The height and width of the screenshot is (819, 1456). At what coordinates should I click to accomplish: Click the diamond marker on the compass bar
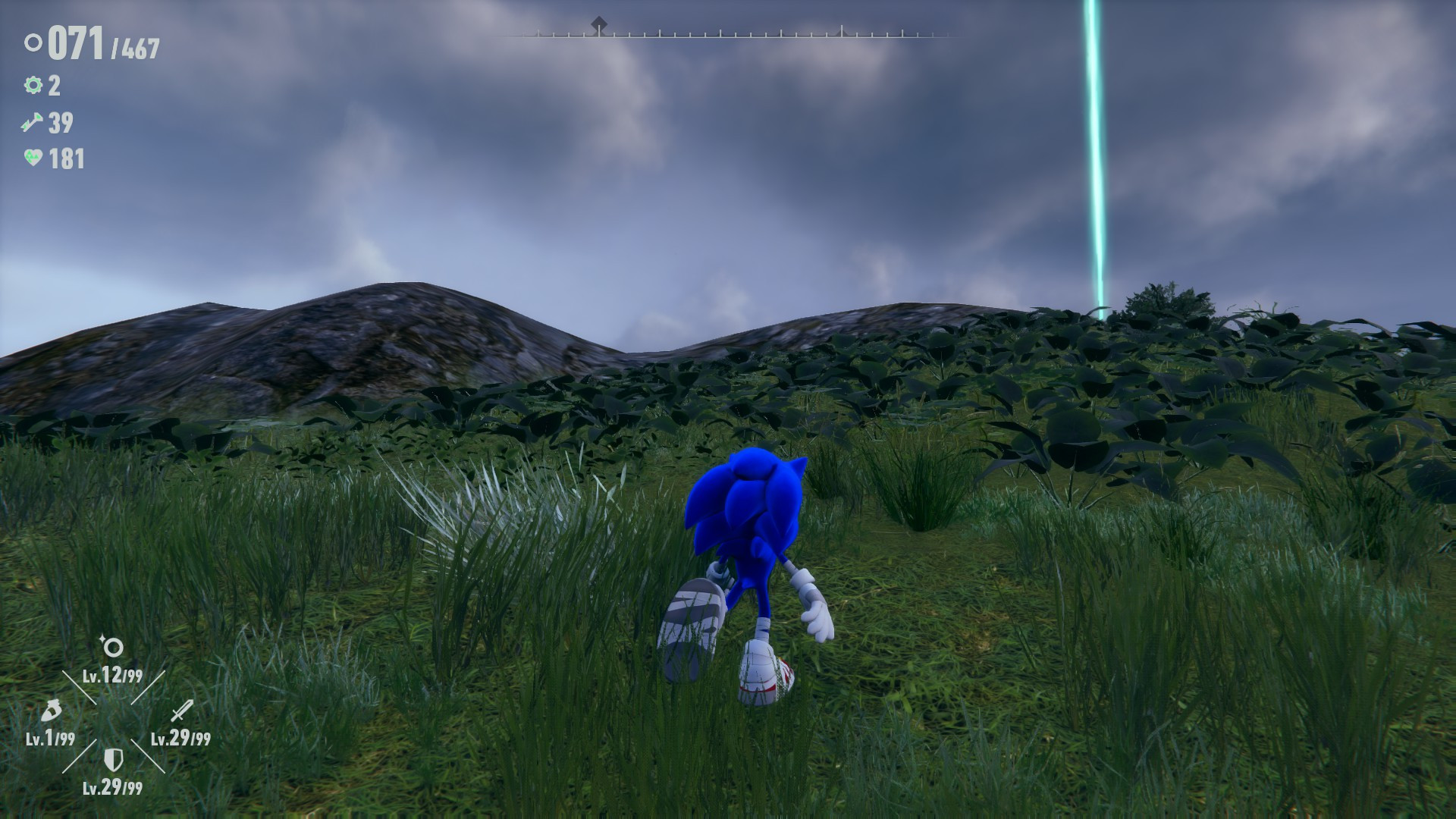click(599, 21)
